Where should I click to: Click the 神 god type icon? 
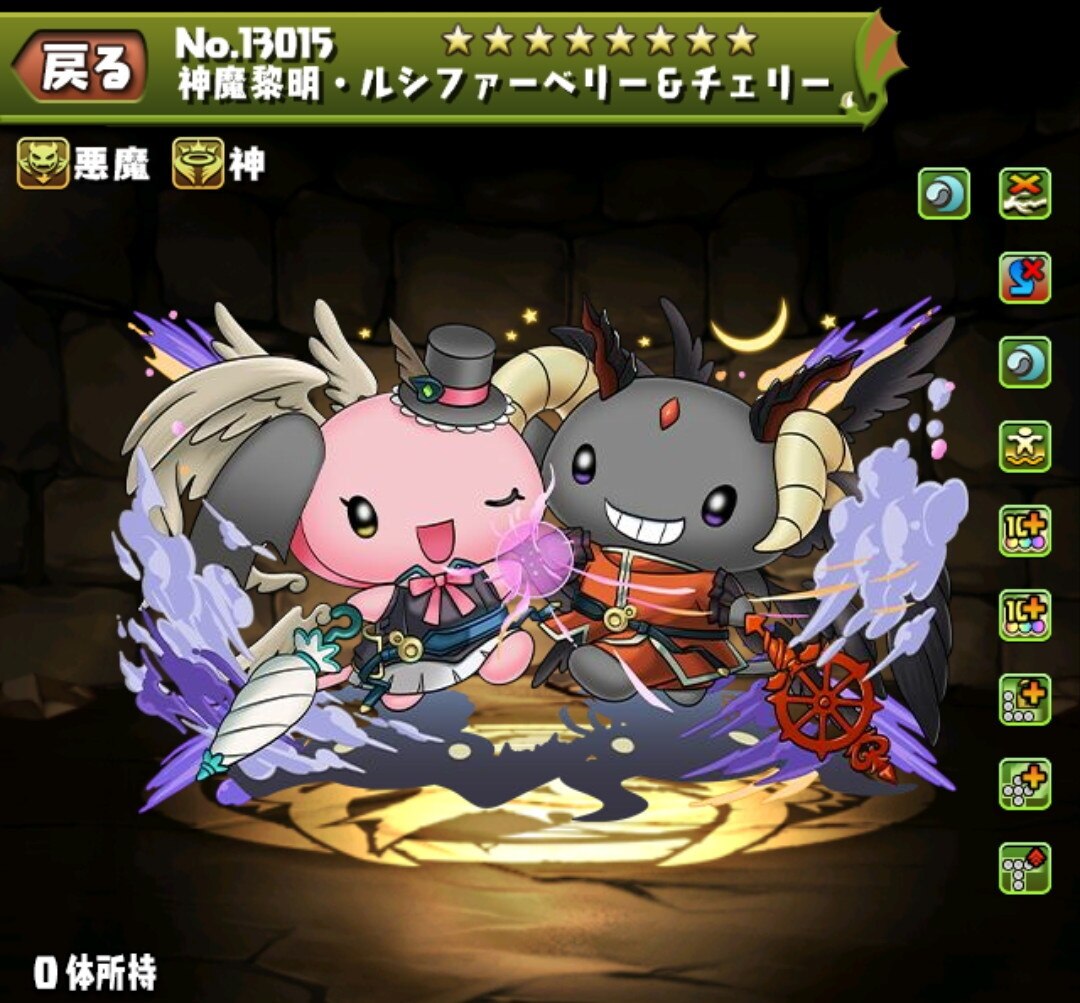click(198, 163)
